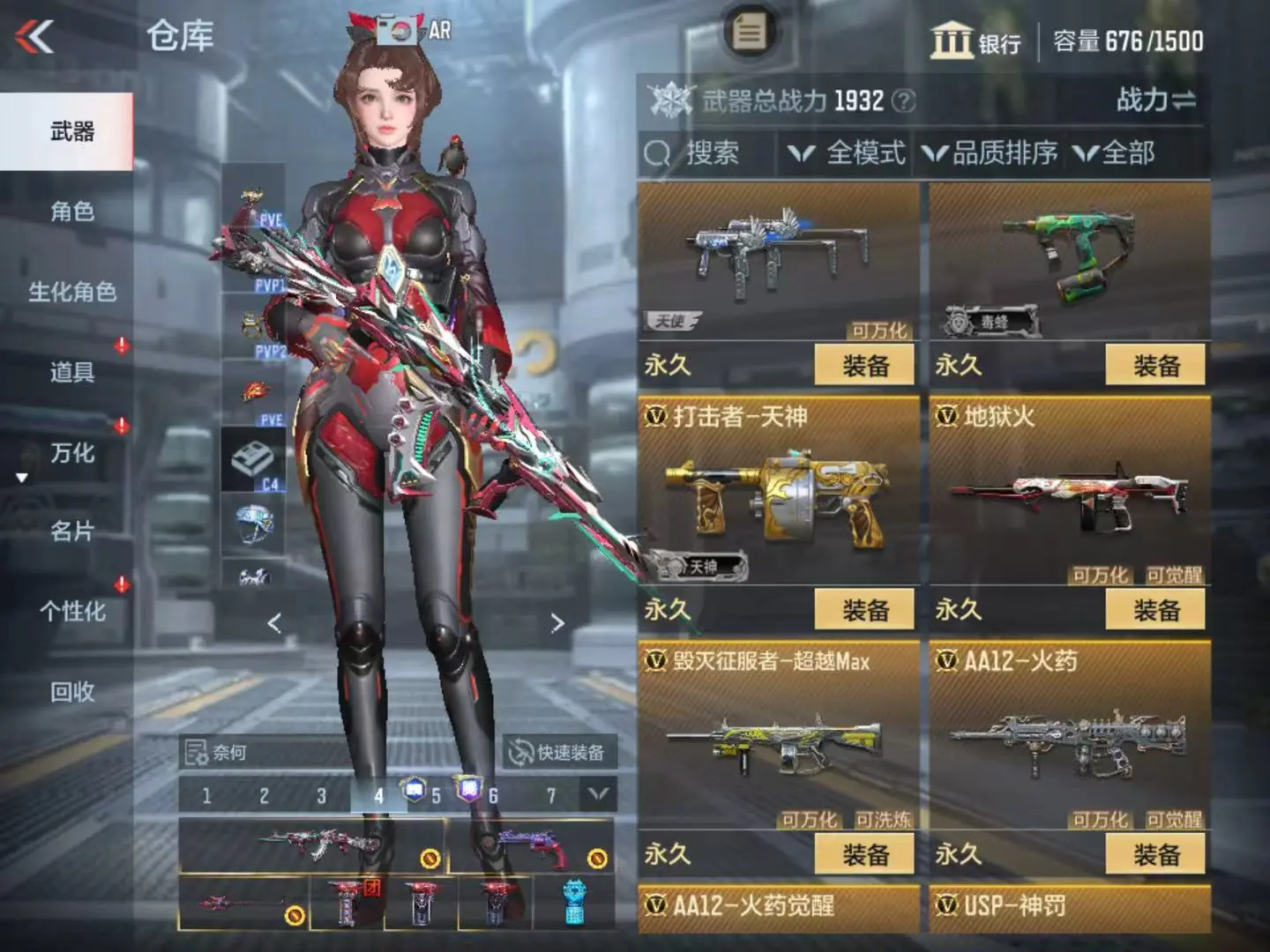Select the 道具 tab
The image size is (1270, 952).
[x=71, y=372]
